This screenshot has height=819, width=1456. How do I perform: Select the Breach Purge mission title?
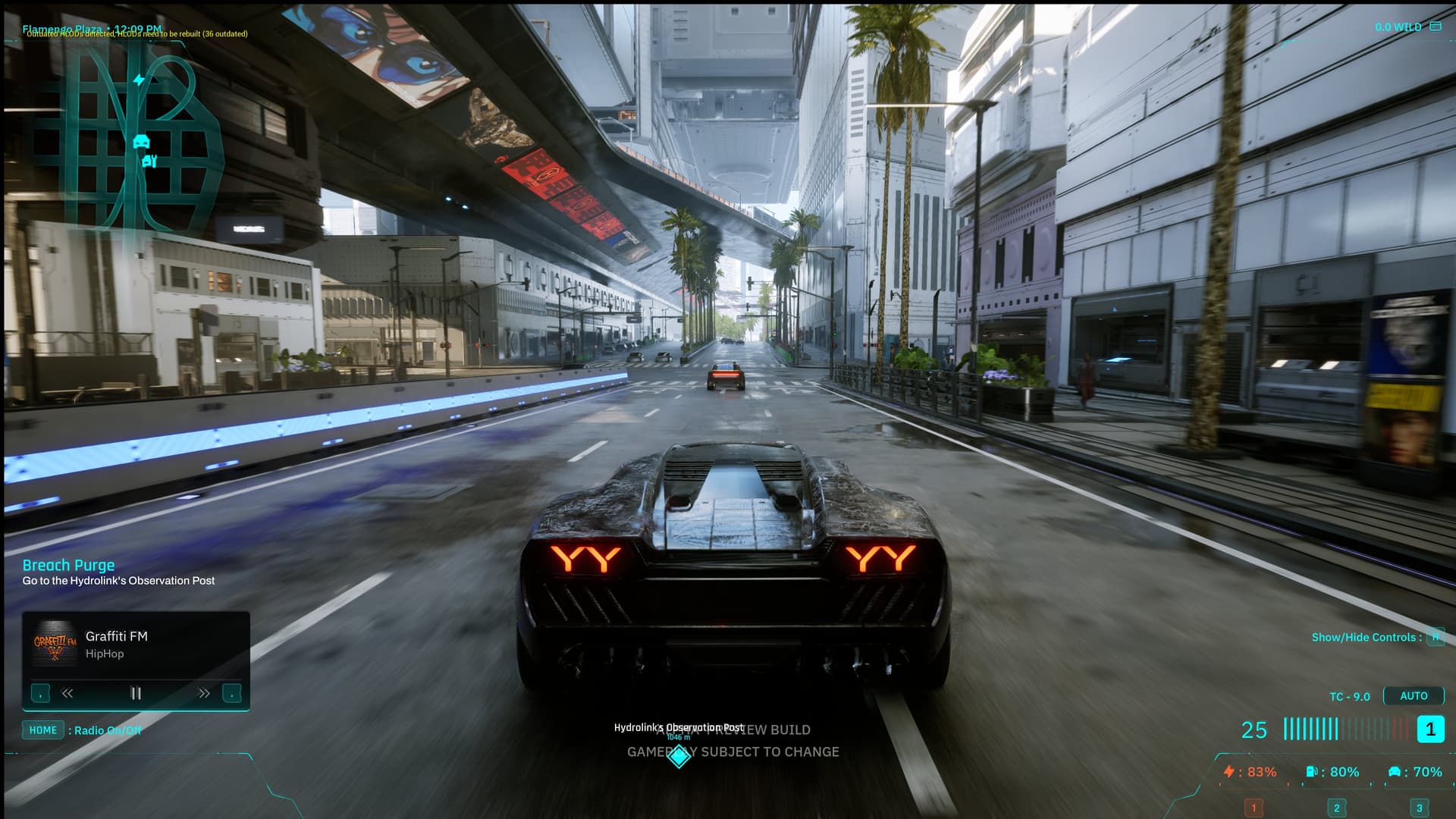68,565
